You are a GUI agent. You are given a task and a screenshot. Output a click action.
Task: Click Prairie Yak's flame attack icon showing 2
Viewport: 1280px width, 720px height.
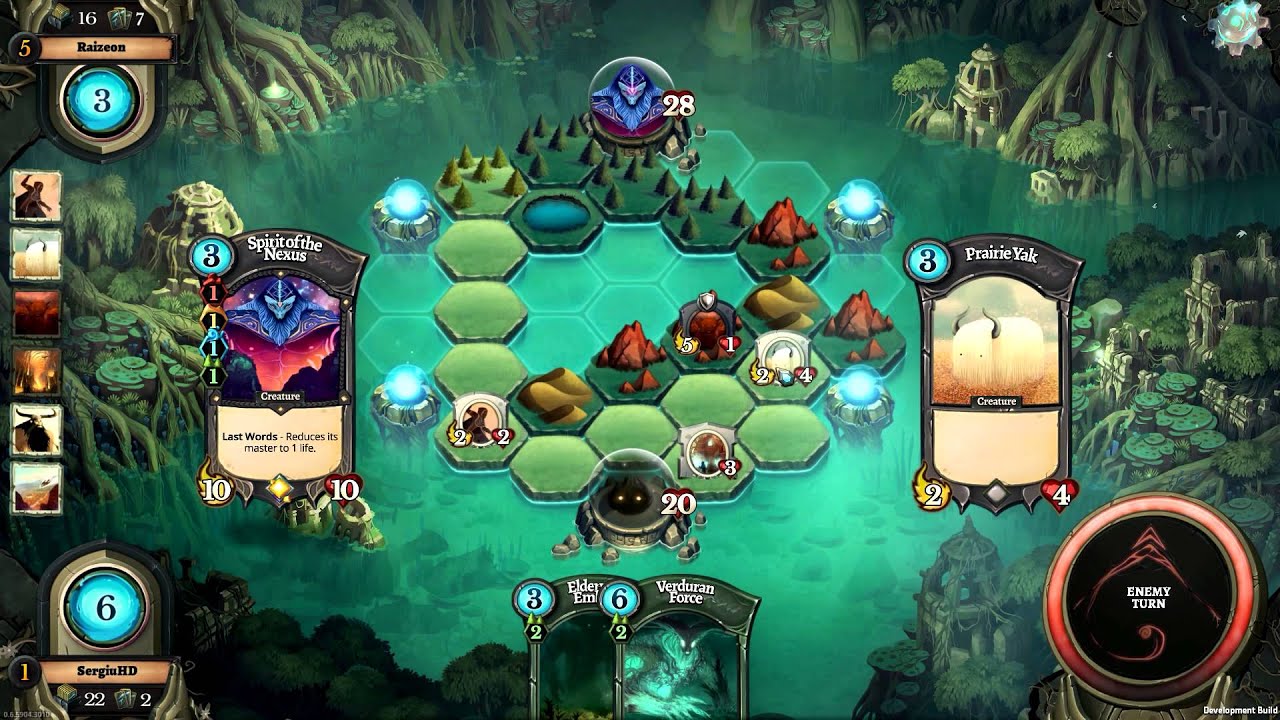(930, 492)
